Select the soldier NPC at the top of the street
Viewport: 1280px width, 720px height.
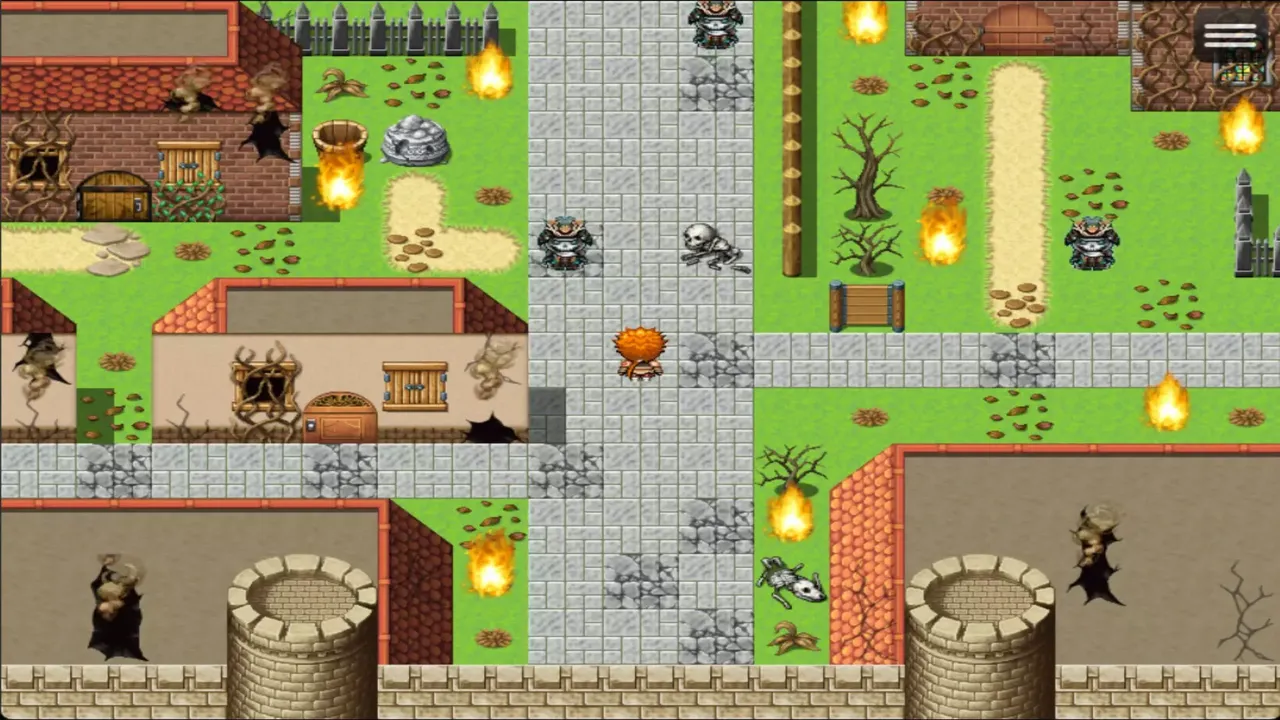coord(716,22)
